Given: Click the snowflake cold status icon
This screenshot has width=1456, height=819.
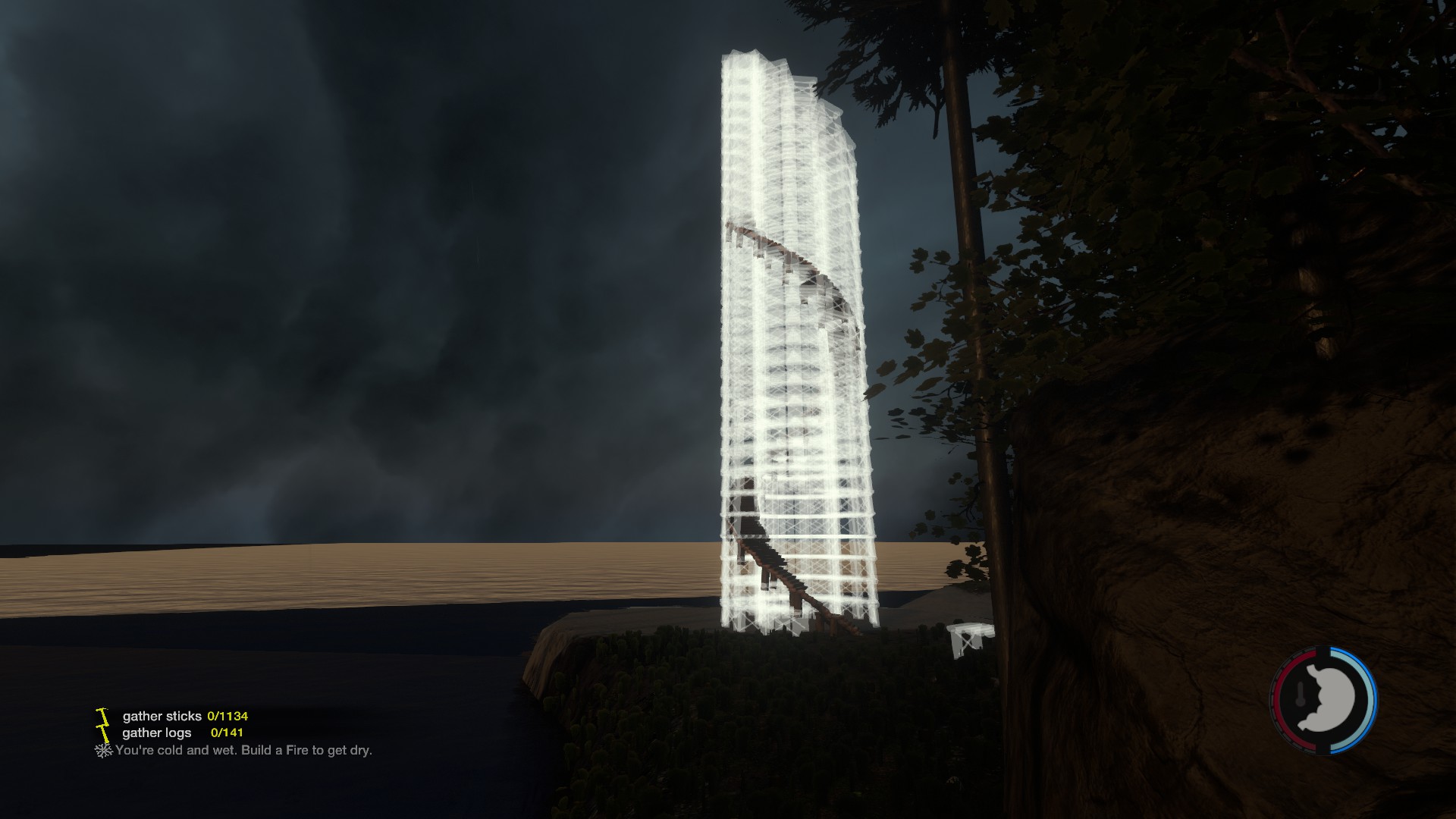Looking at the screenshot, I should (x=102, y=750).
